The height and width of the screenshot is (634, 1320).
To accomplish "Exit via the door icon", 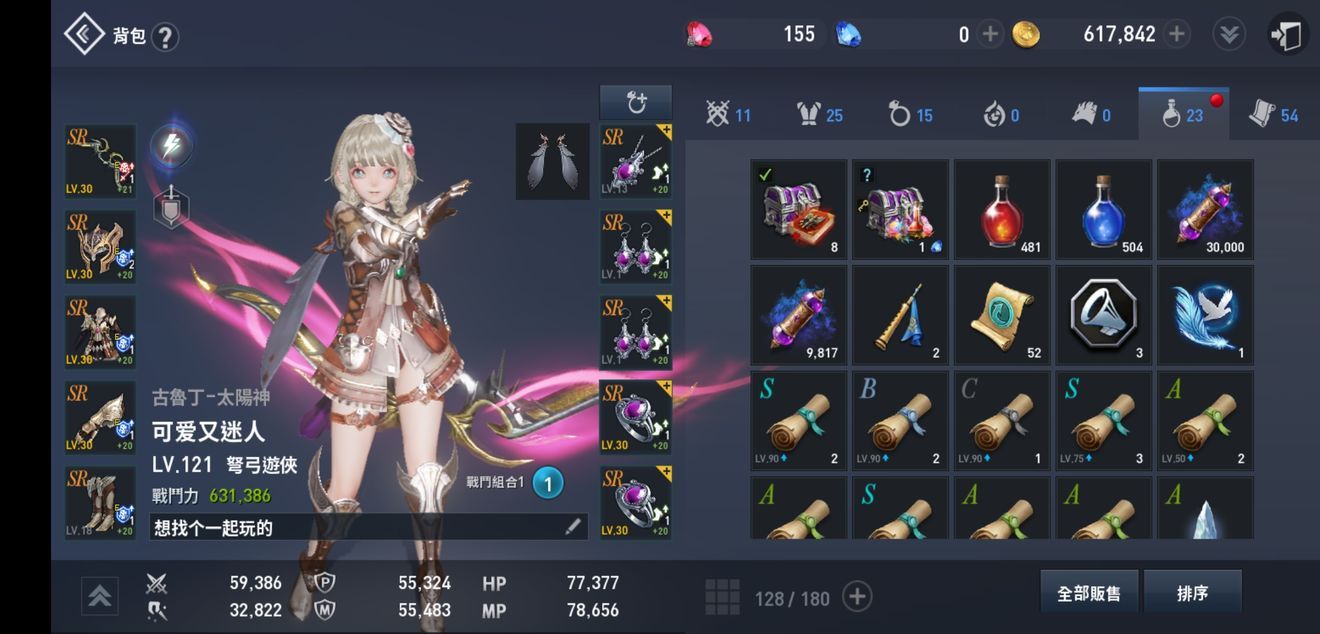I will click(x=1287, y=35).
